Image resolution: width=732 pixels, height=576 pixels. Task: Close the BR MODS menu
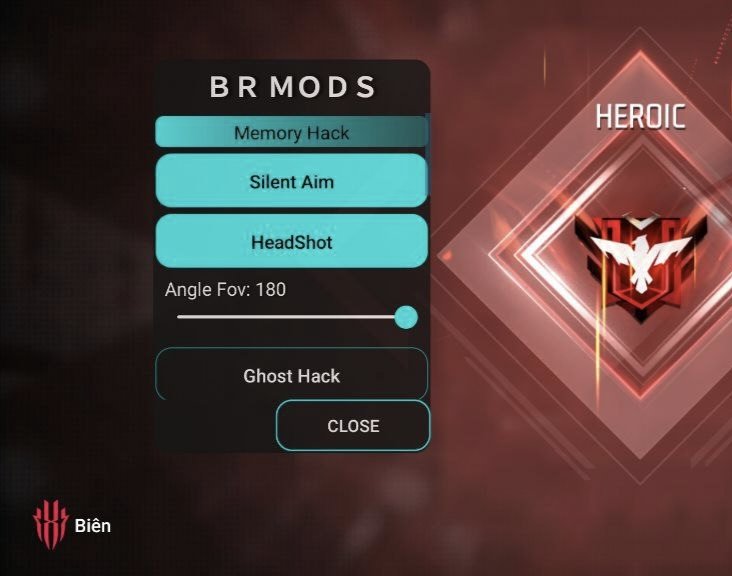[x=353, y=425]
